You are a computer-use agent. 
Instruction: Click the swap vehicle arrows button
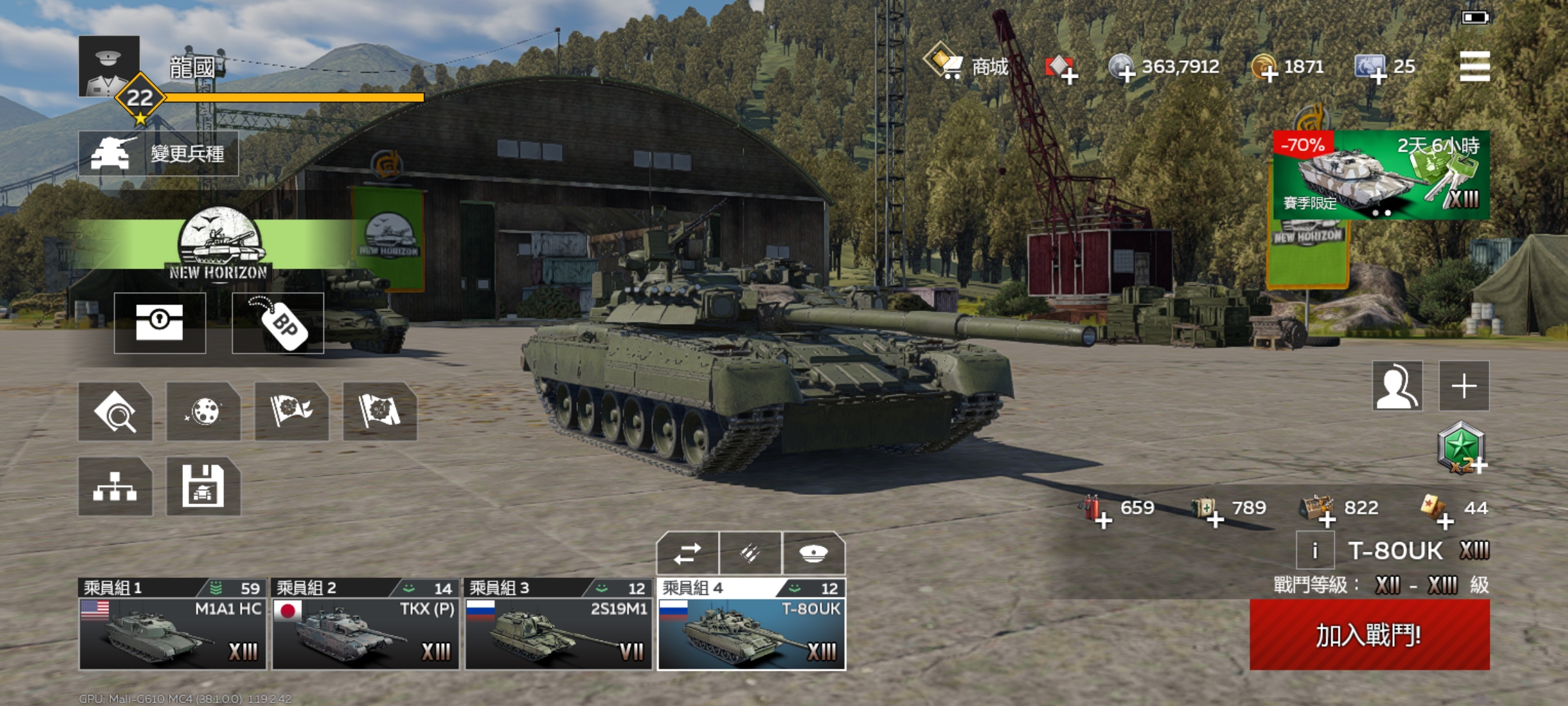pyautogui.click(x=687, y=554)
